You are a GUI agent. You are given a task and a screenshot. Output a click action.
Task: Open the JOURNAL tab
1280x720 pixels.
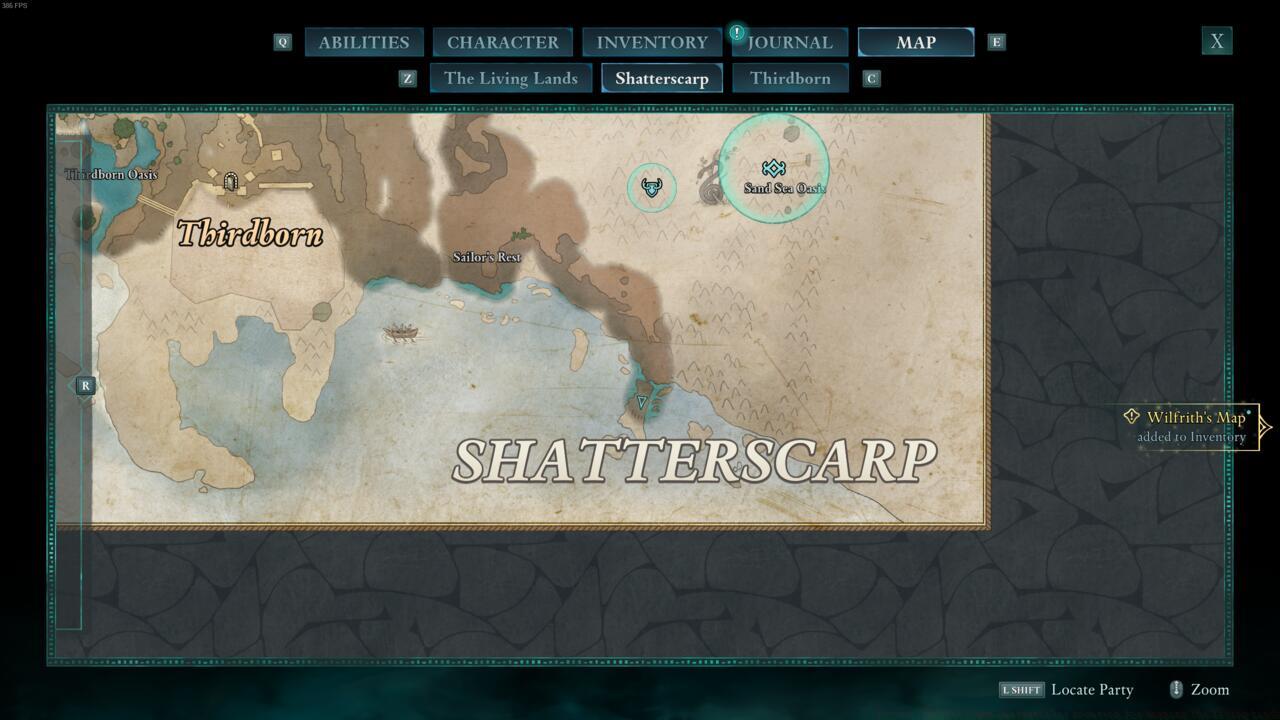click(x=790, y=42)
